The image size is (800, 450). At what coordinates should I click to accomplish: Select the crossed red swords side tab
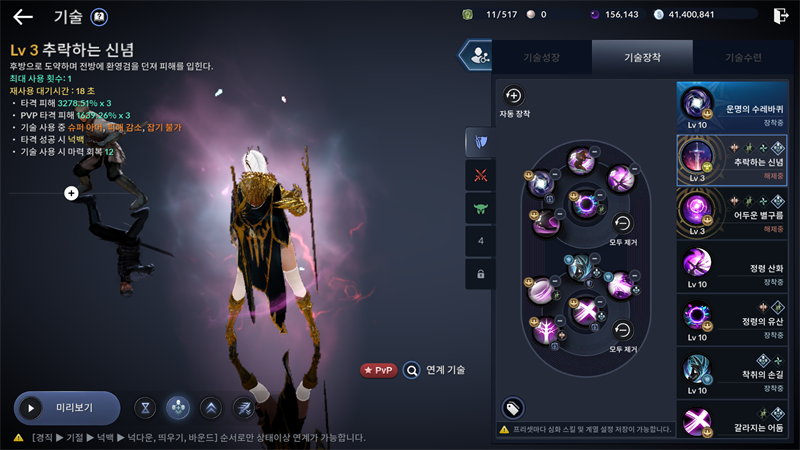(480, 175)
